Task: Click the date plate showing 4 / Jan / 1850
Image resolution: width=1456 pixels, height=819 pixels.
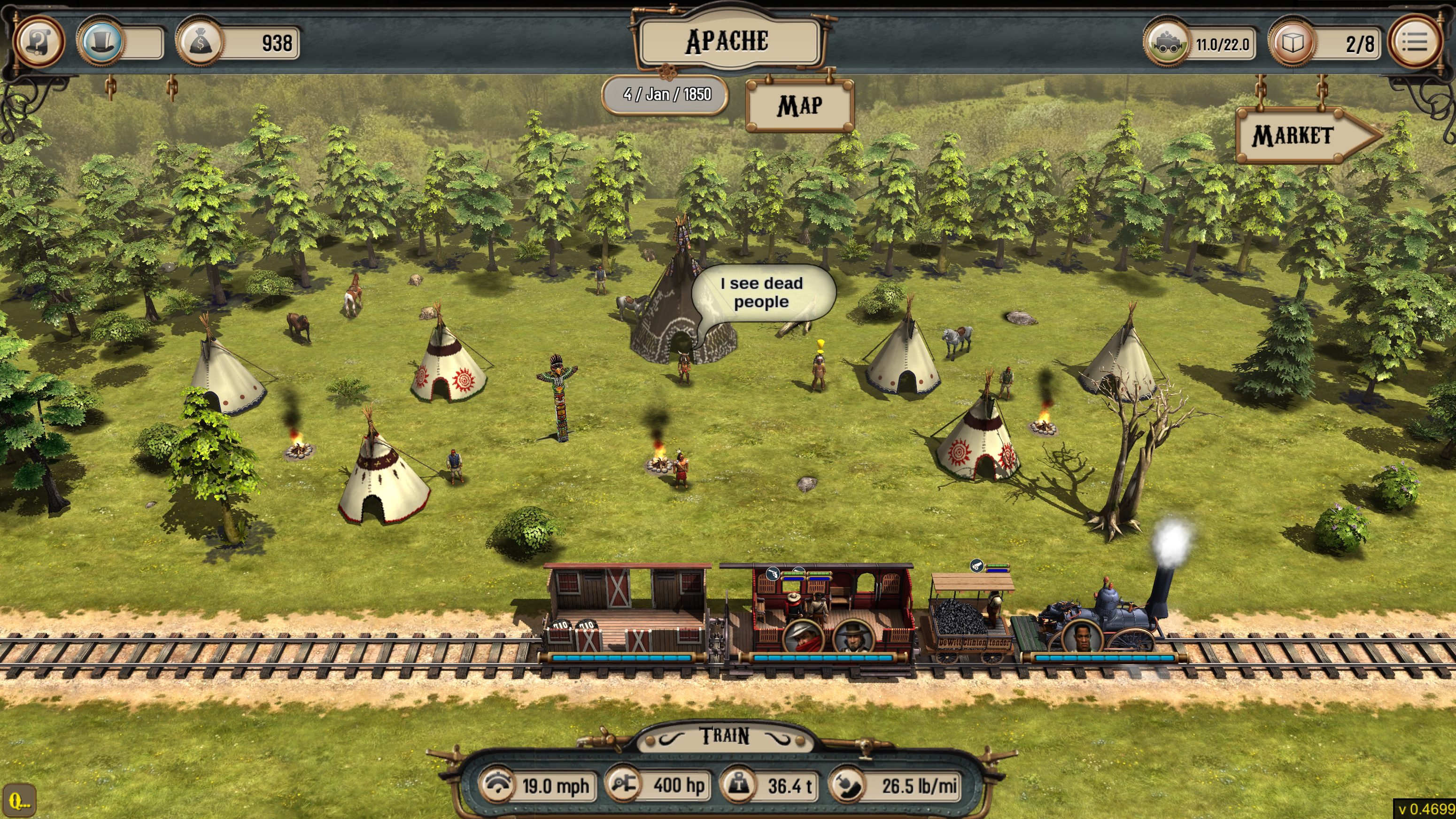Action: tap(665, 94)
